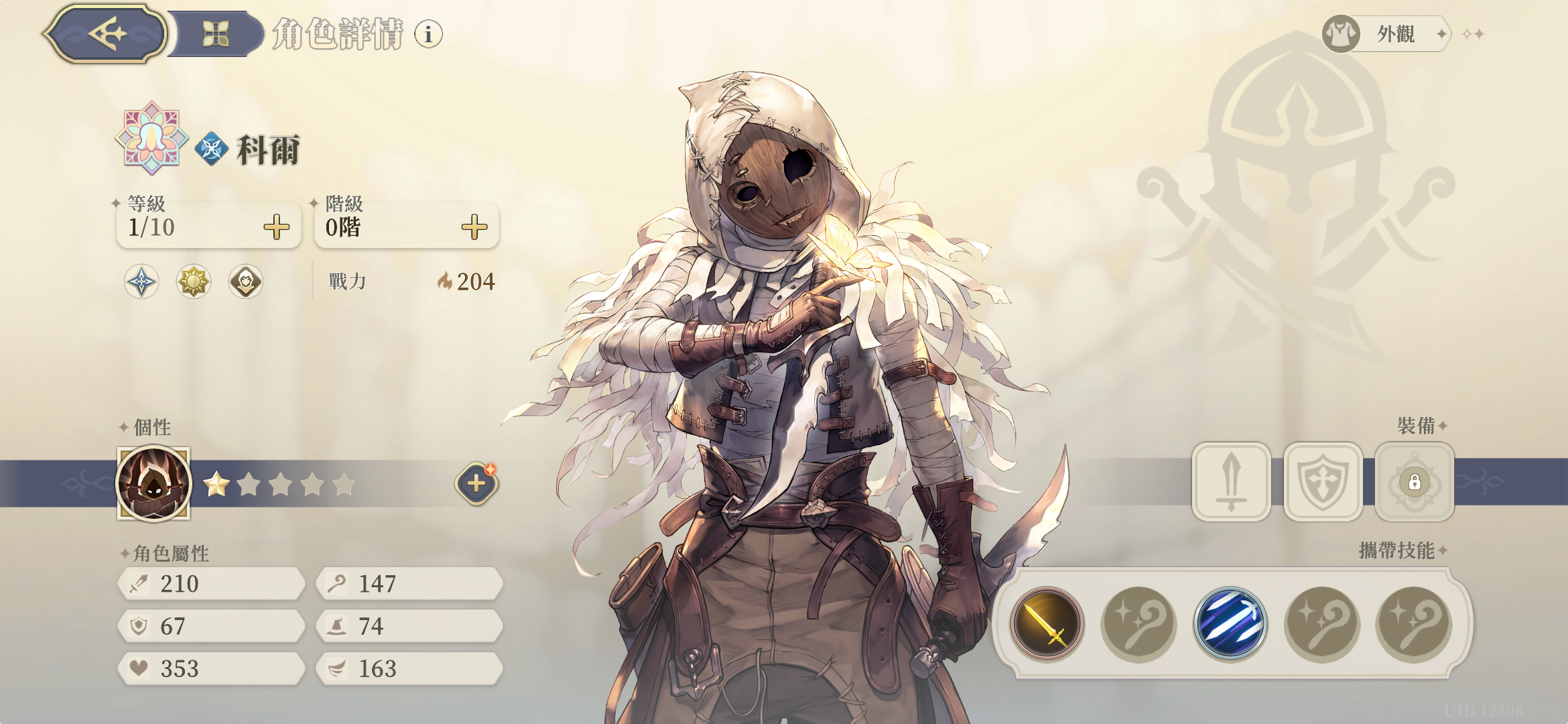Tap the flower-shaped rarity emblem beside 科爾
The height and width of the screenshot is (724, 1568).
152,139
